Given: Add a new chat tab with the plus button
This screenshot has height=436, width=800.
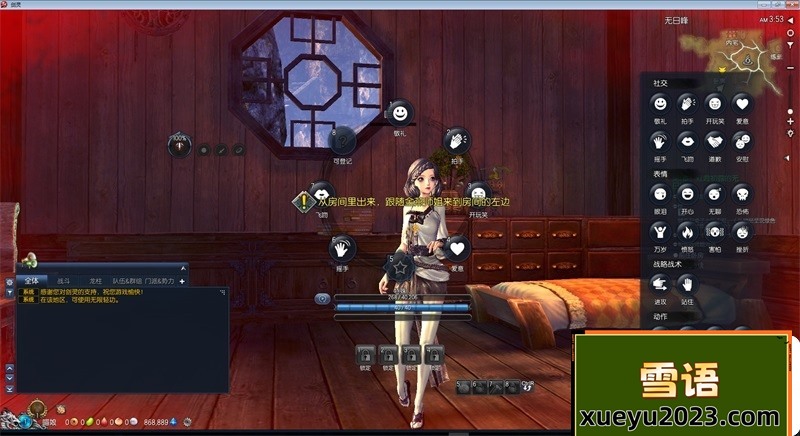Looking at the screenshot, I should point(181,281).
